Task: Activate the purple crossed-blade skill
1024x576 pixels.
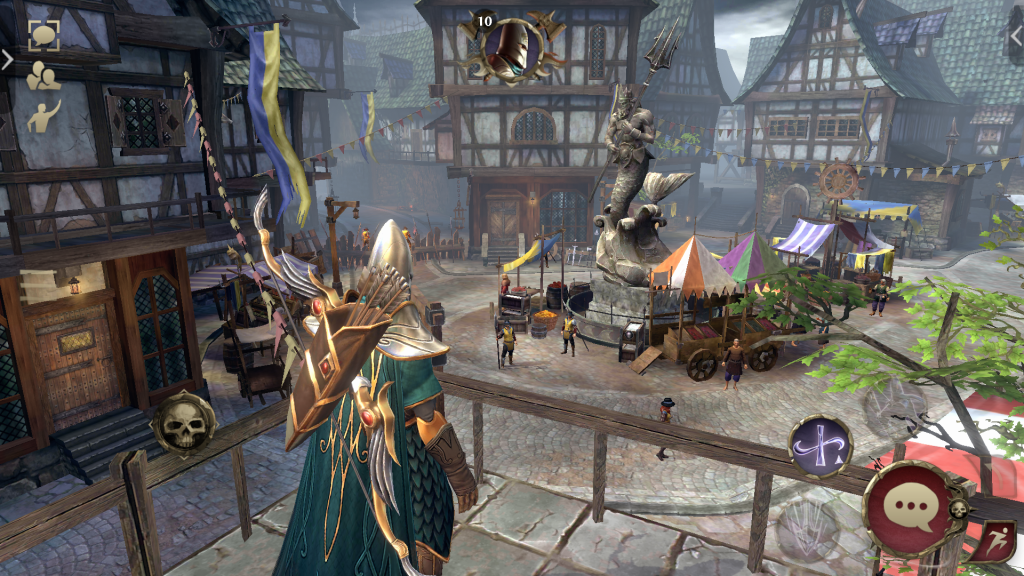Action: click(820, 446)
